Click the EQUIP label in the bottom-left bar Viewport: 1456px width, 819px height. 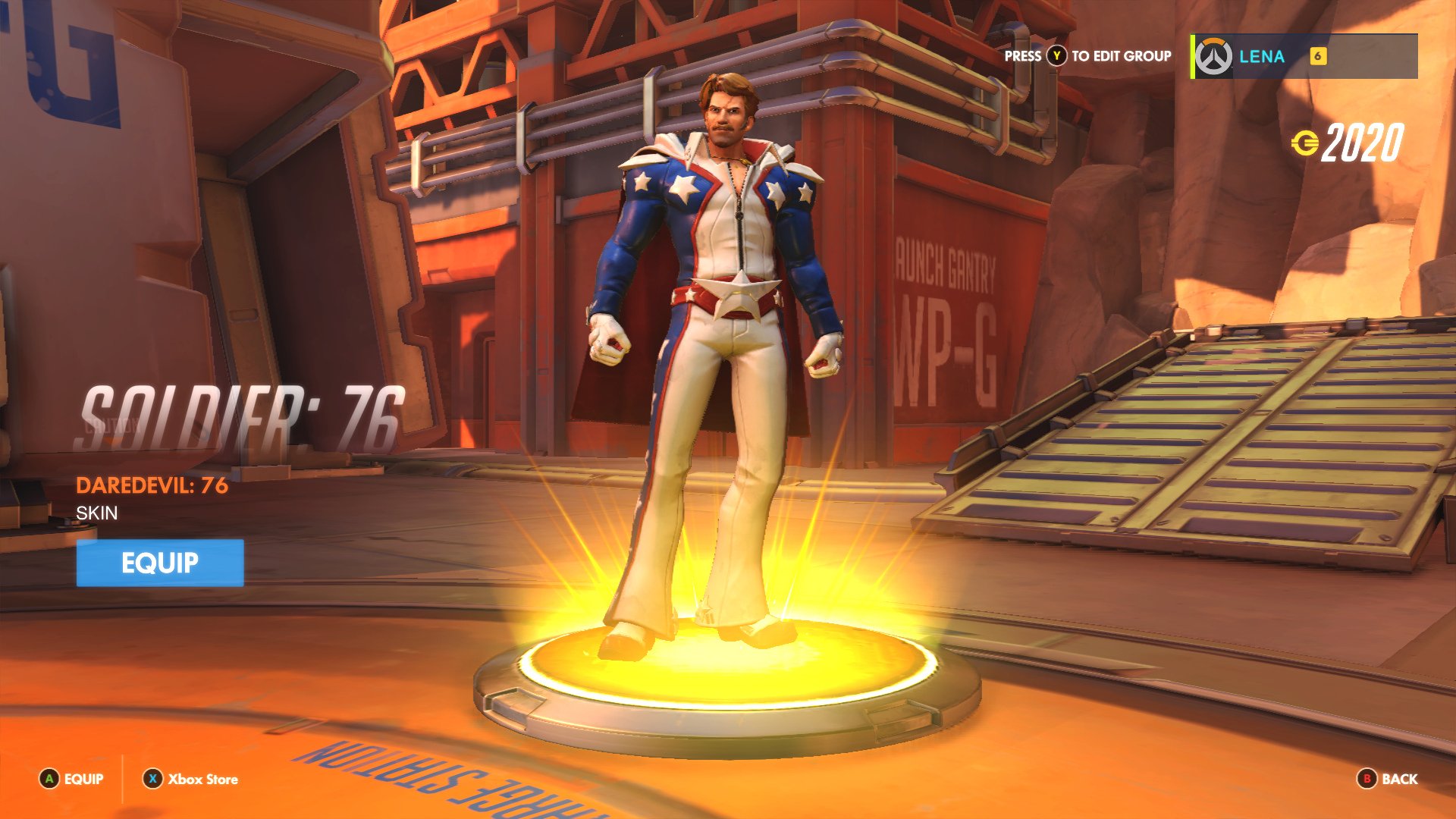click(x=83, y=779)
